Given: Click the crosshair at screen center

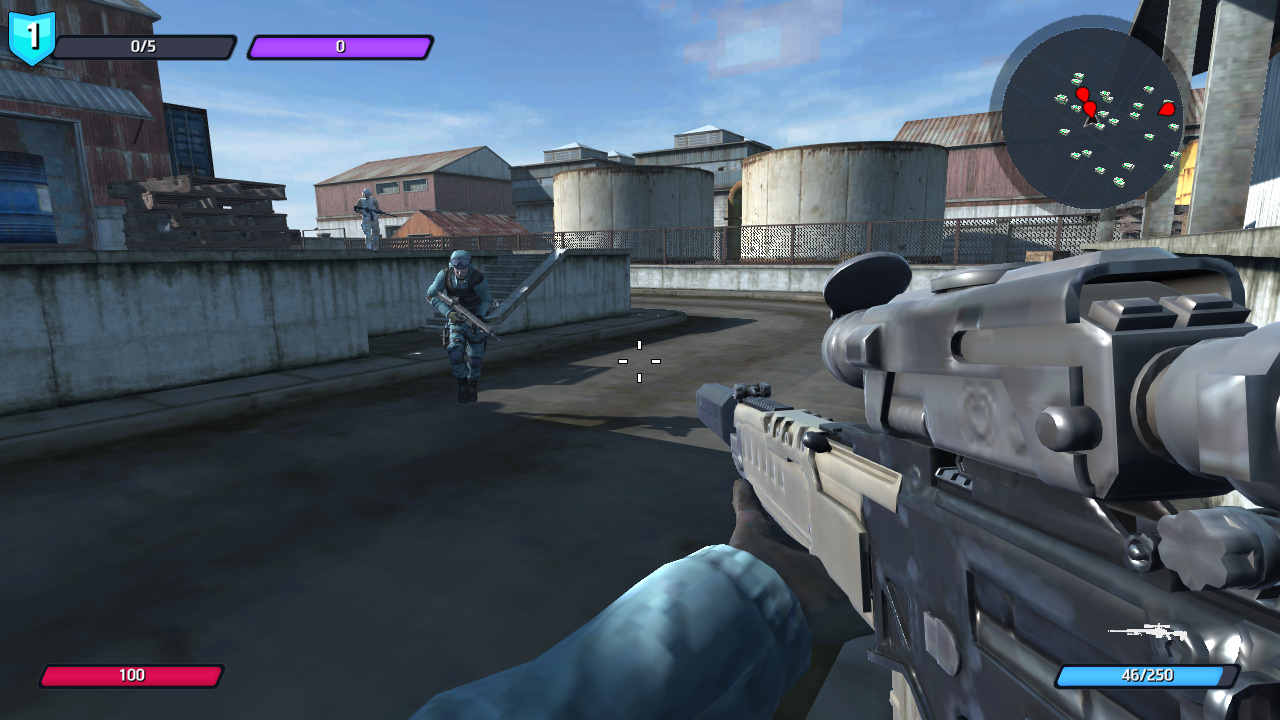Looking at the screenshot, I should 638,362.
